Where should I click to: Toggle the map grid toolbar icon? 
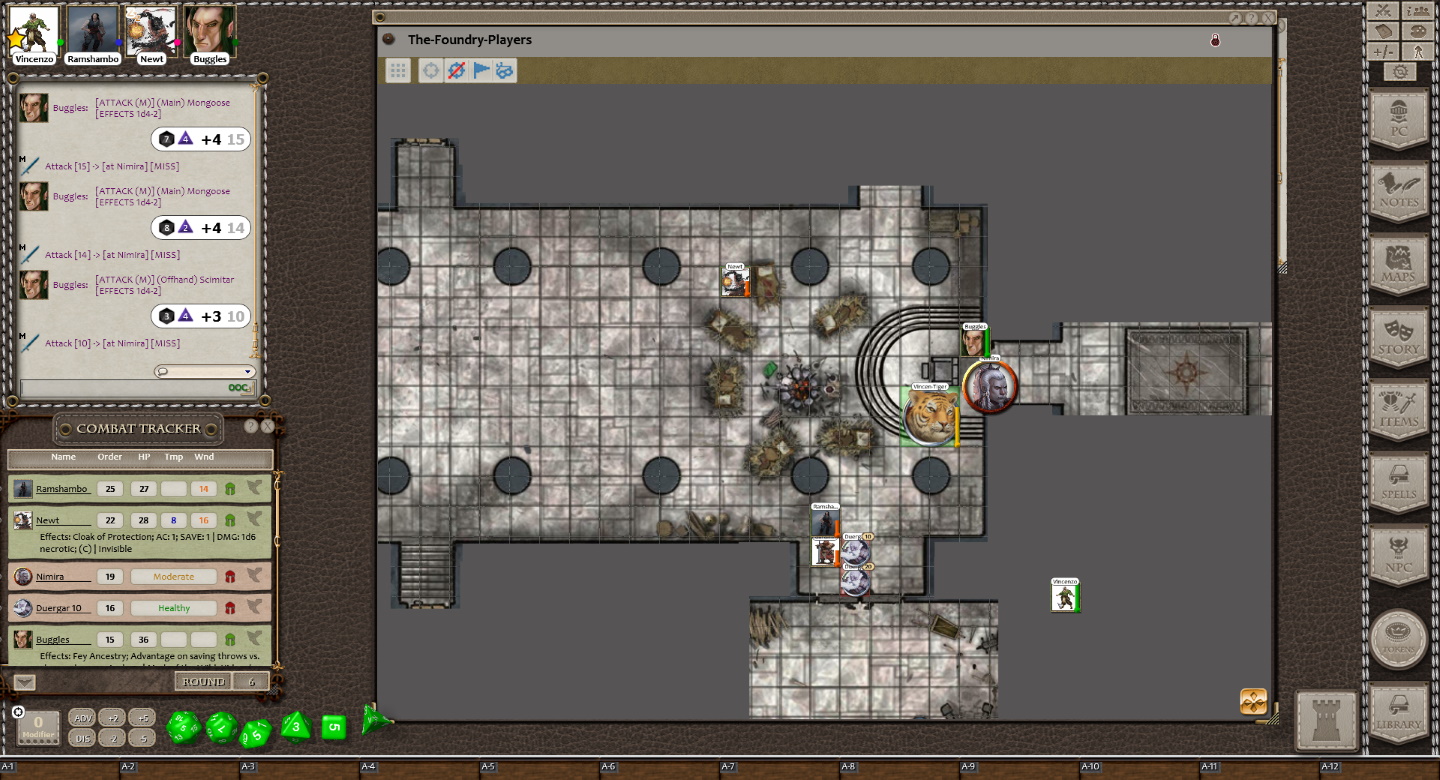398,70
